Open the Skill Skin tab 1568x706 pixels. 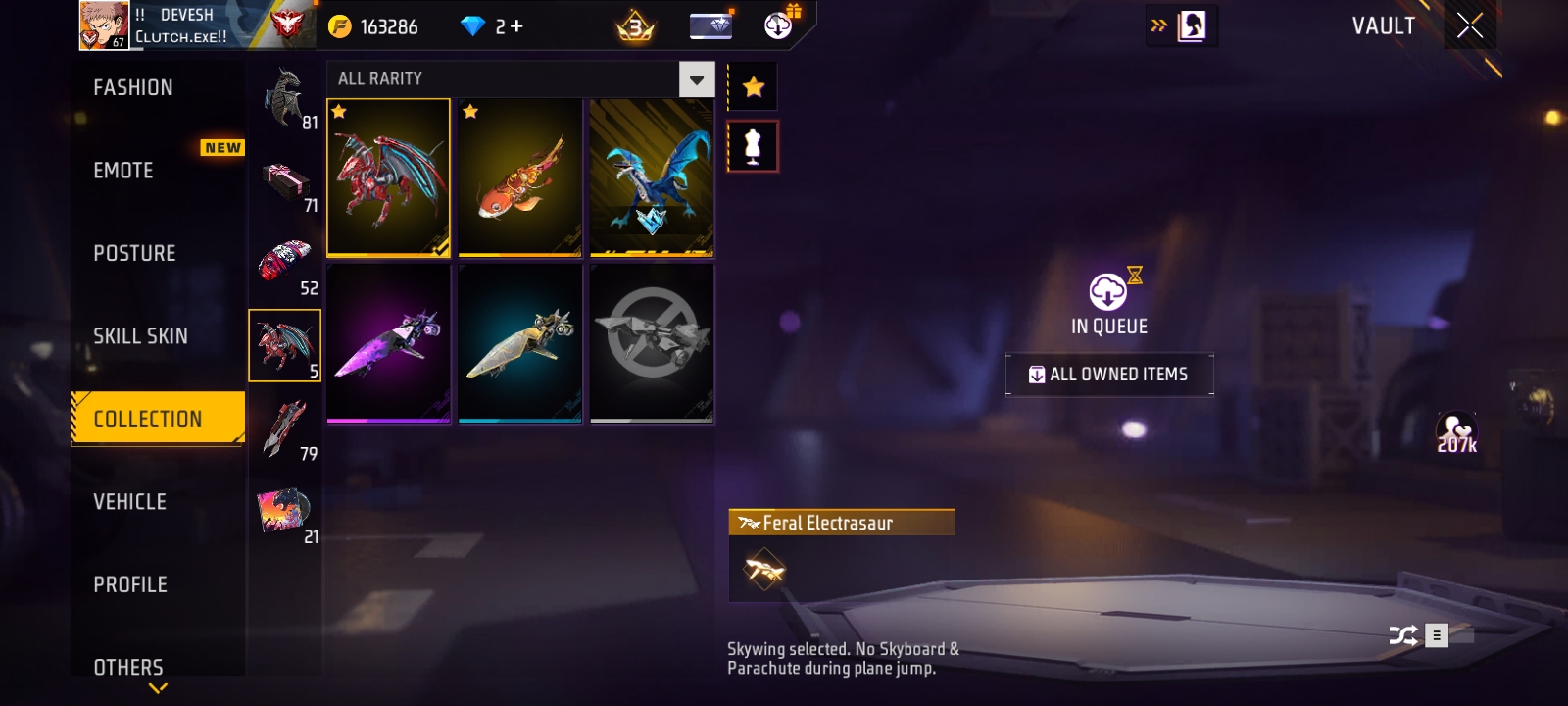(x=140, y=336)
